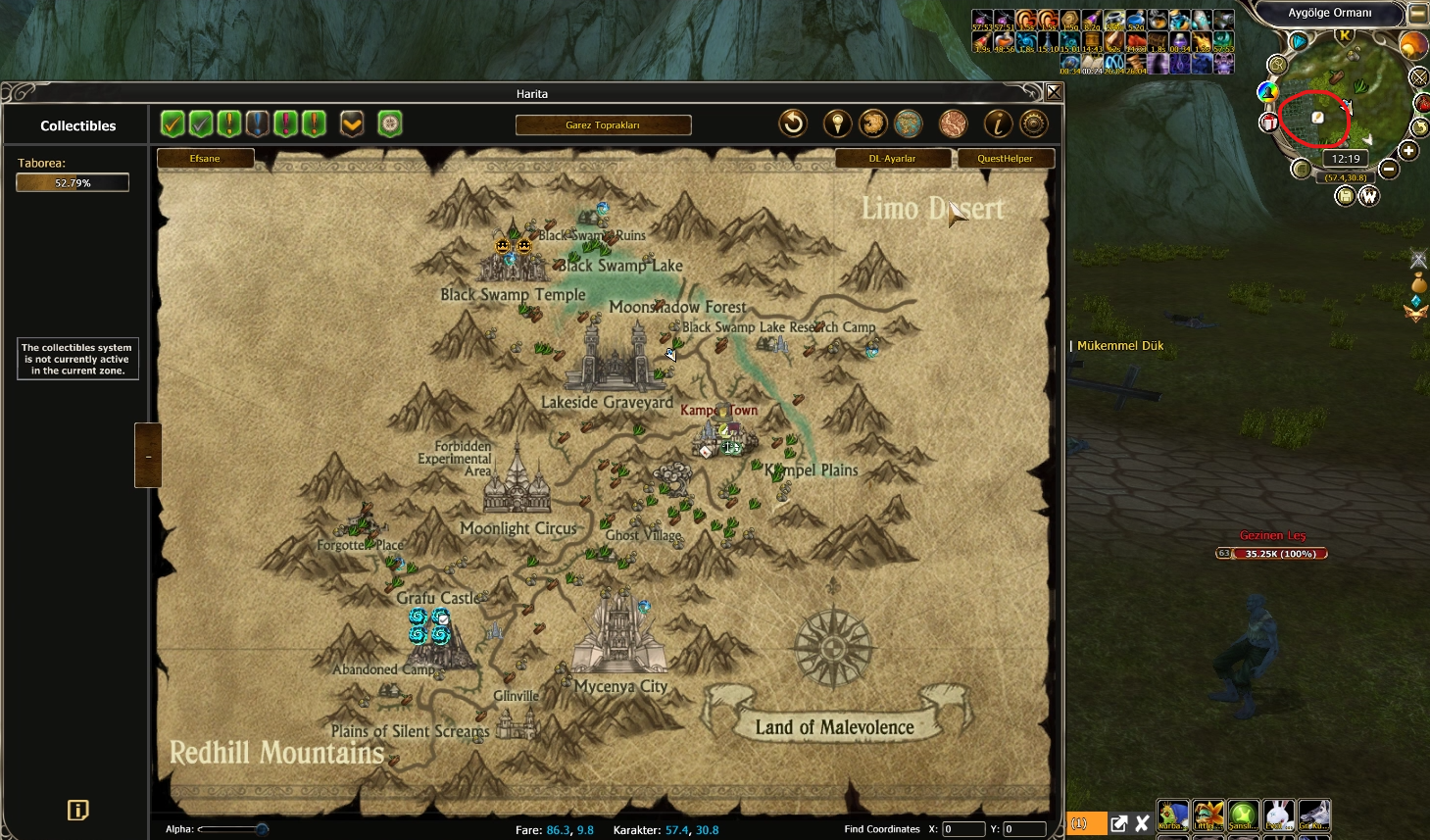The image size is (1430, 840).
Task: Focus the Find Coordinates X field
Action: pos(962,829)
